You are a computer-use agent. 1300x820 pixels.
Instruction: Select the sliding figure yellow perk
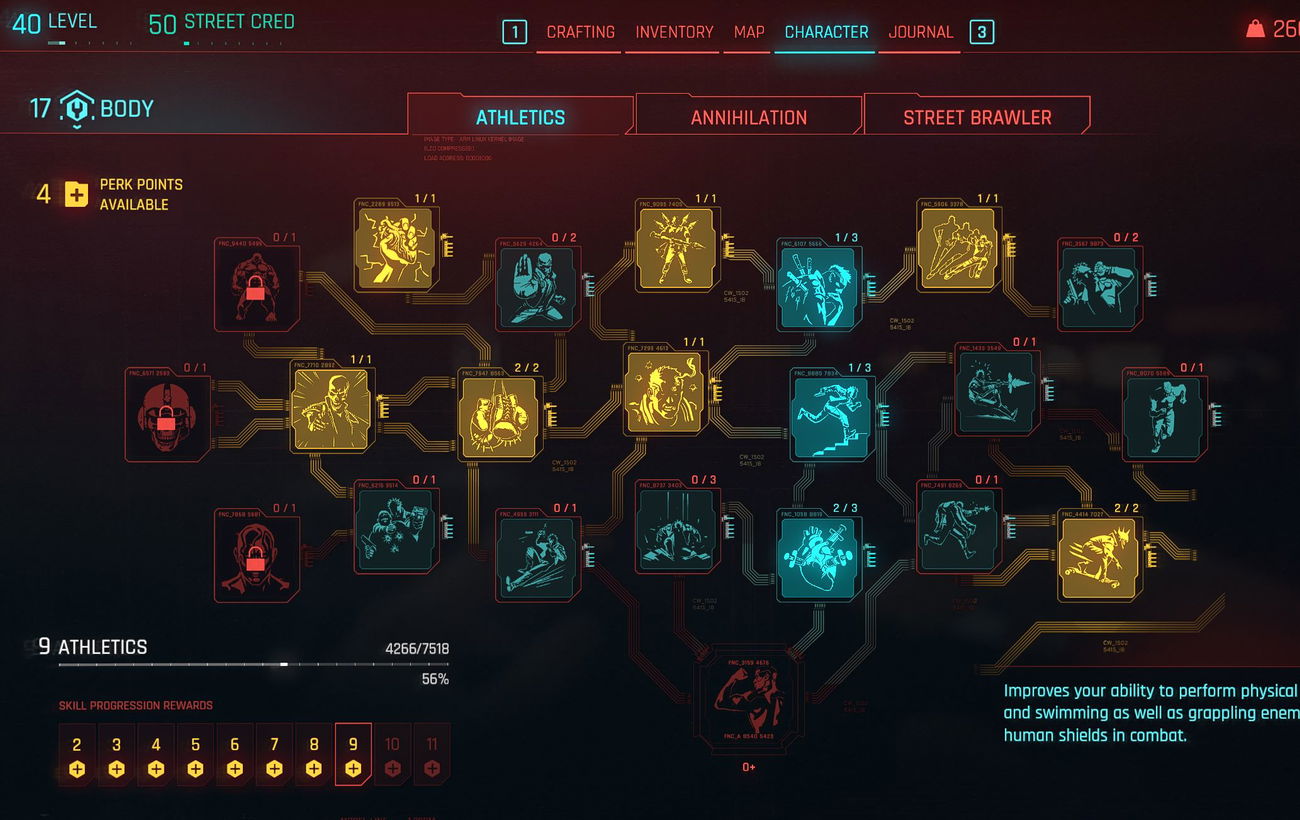(1098, 554)
